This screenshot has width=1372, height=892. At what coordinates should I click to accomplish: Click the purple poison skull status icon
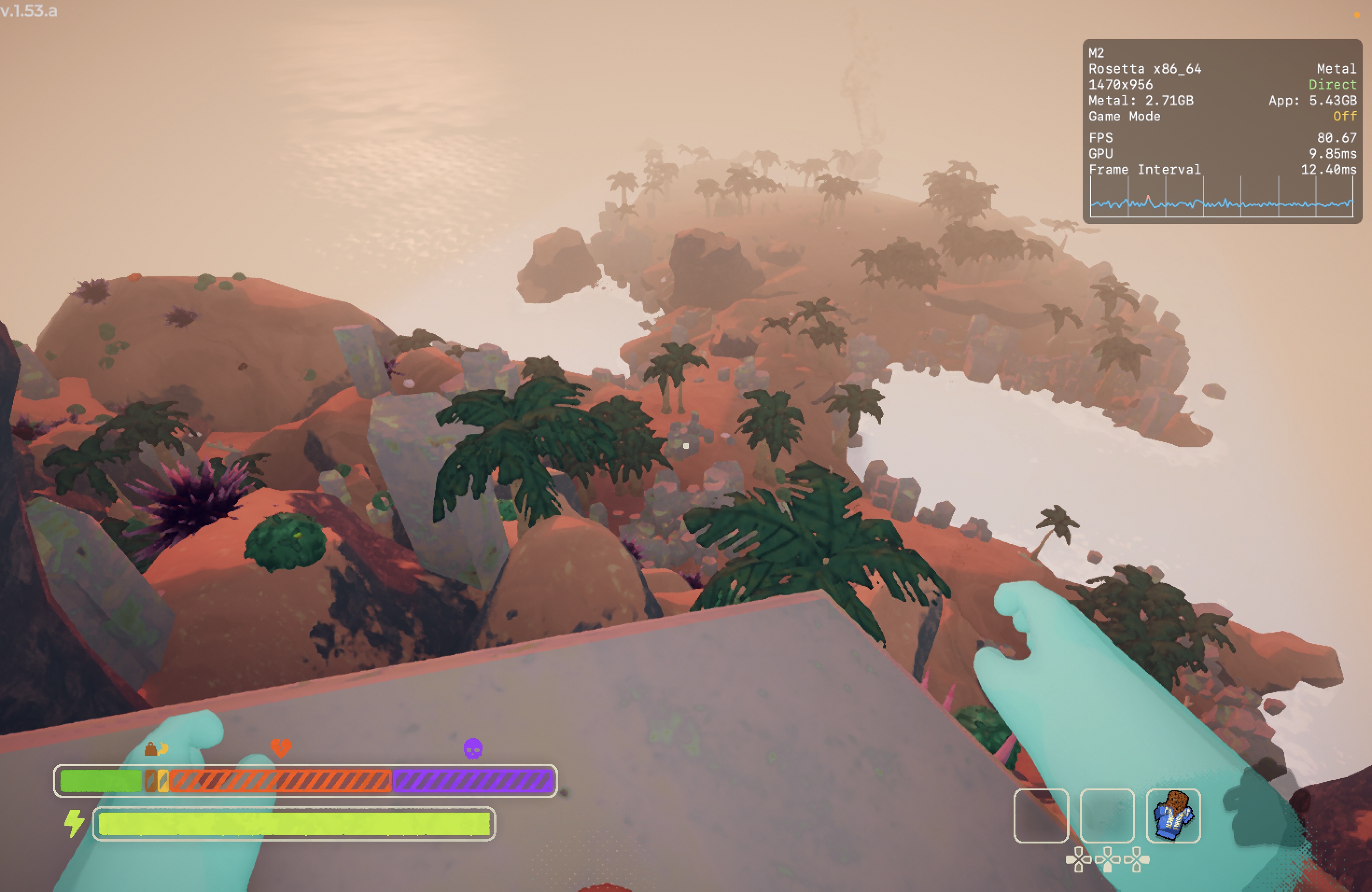point(472,748)
